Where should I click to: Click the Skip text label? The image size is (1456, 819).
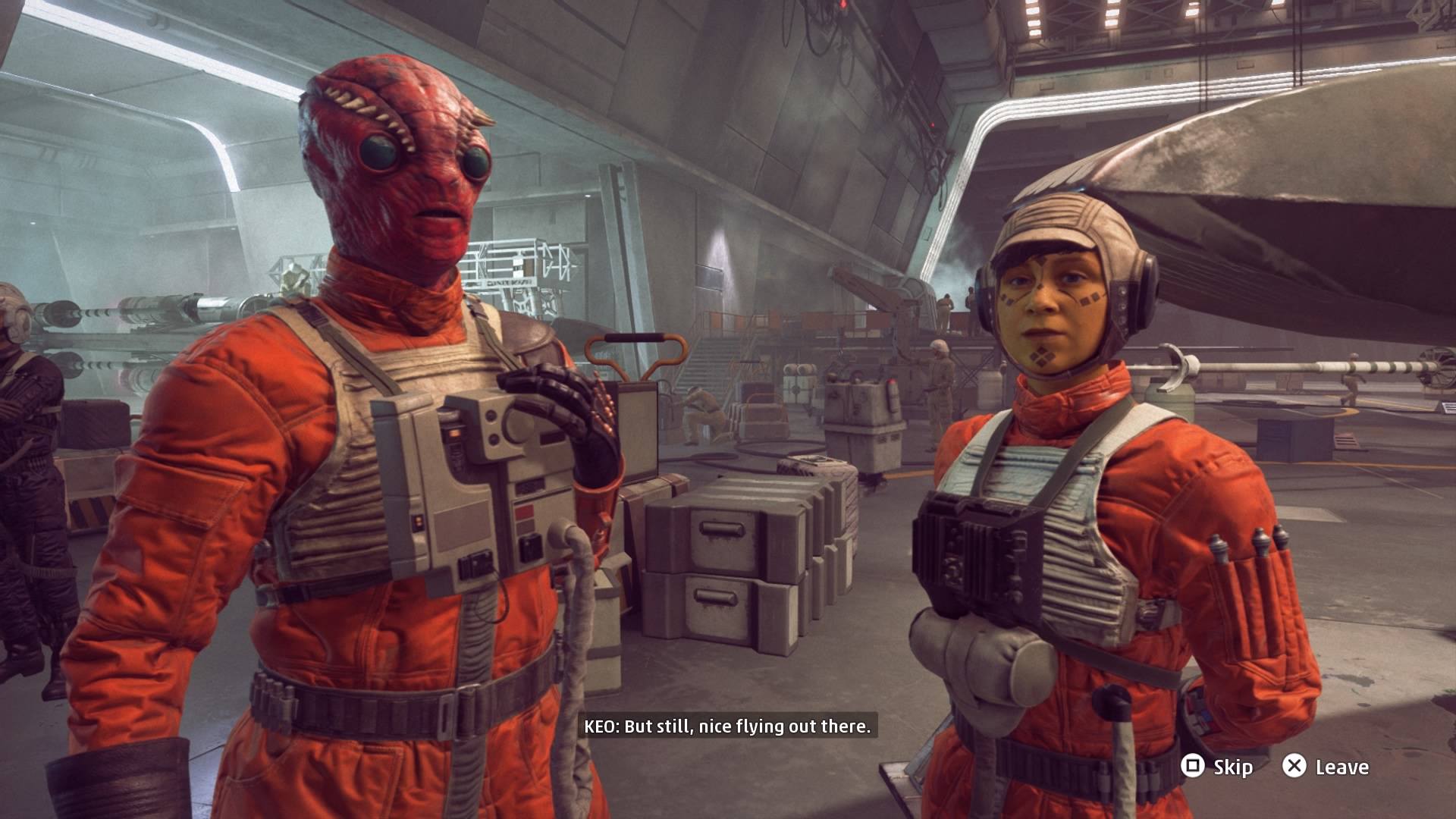tap(1235, 767)
